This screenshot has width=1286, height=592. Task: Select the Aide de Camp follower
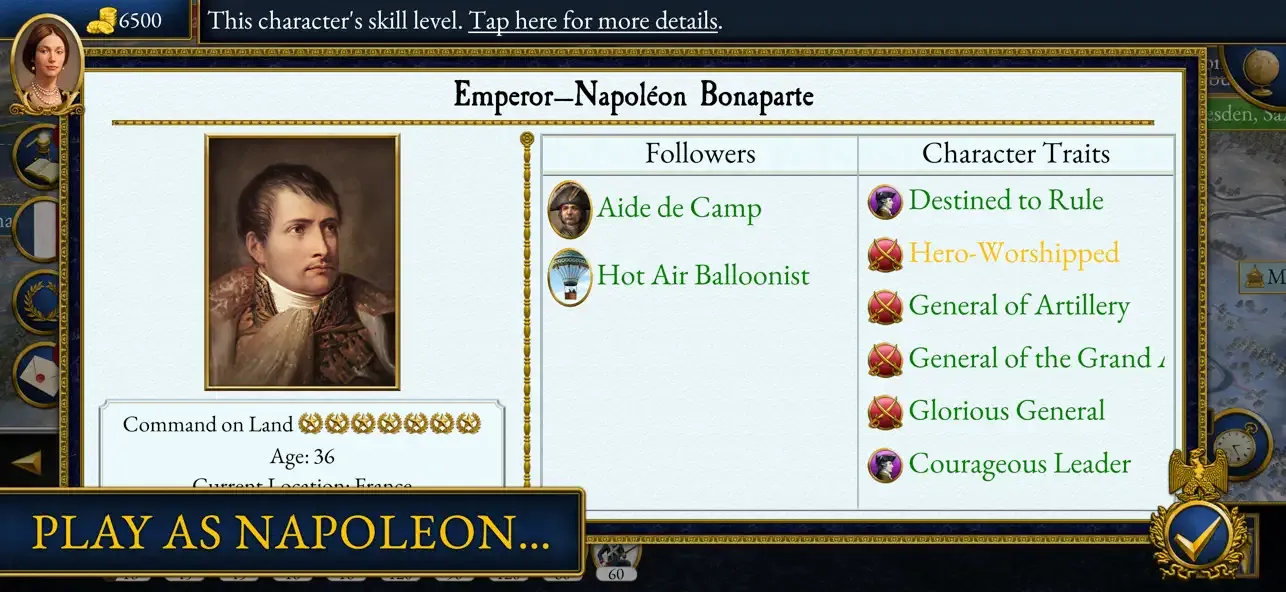(x=679, y=209)
